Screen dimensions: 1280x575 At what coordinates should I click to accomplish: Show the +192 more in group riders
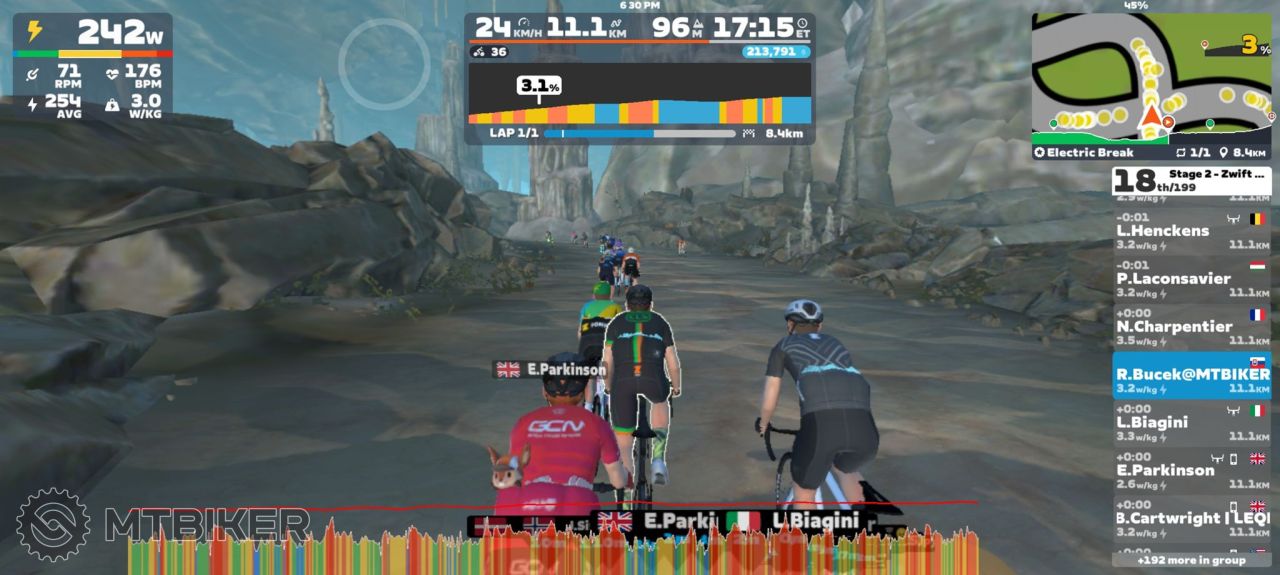coord(1191,560)
